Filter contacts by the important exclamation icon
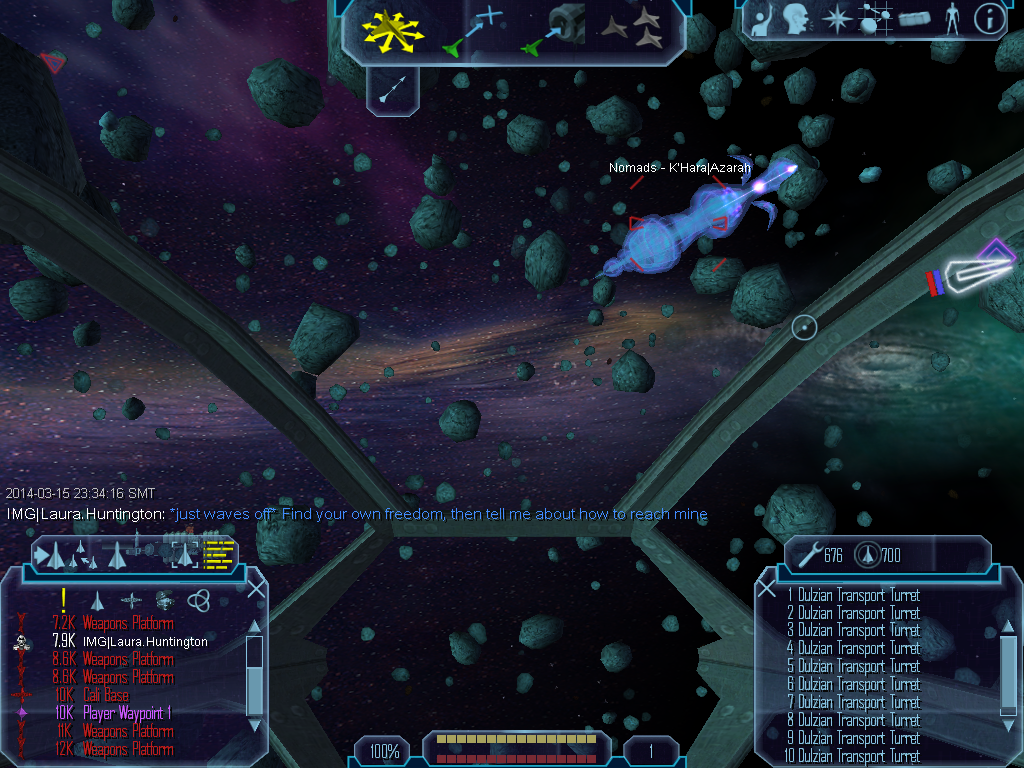 click(63, 599)
